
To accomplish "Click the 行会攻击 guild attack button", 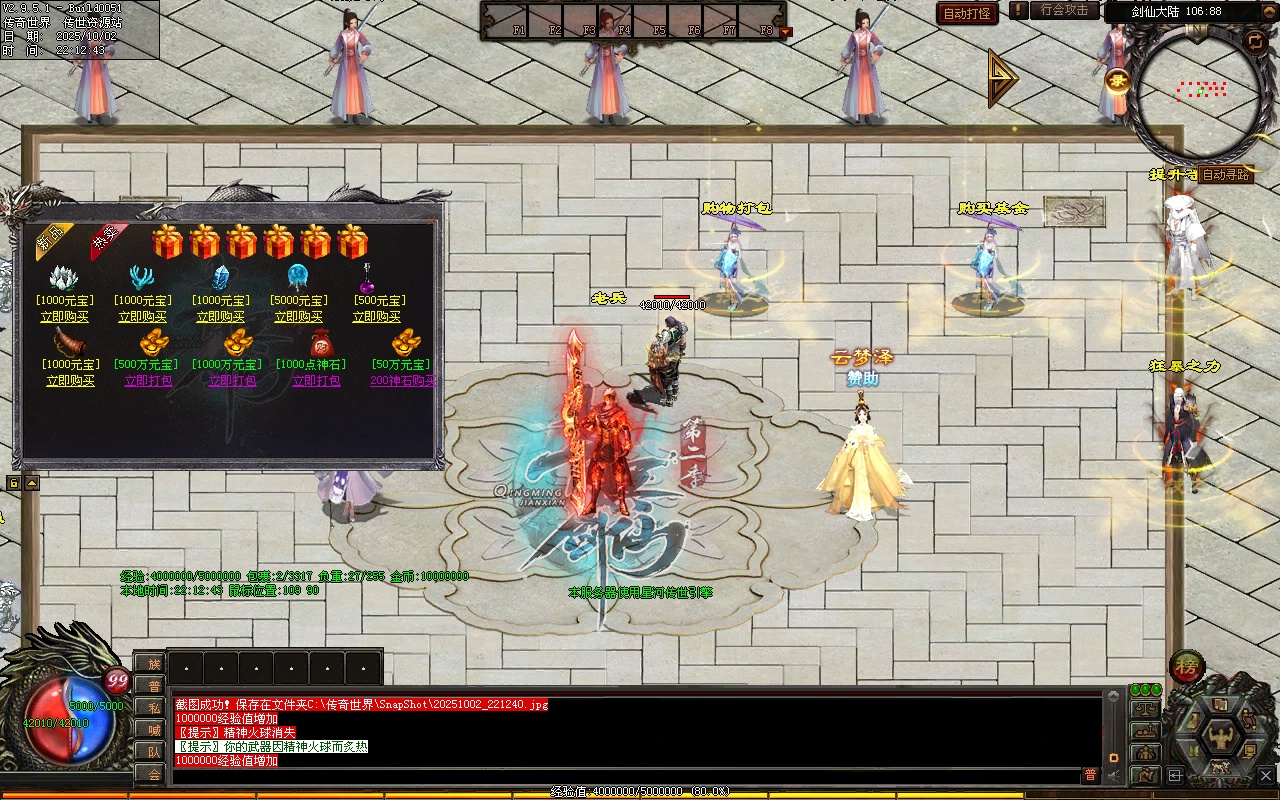I will 1063,10.
